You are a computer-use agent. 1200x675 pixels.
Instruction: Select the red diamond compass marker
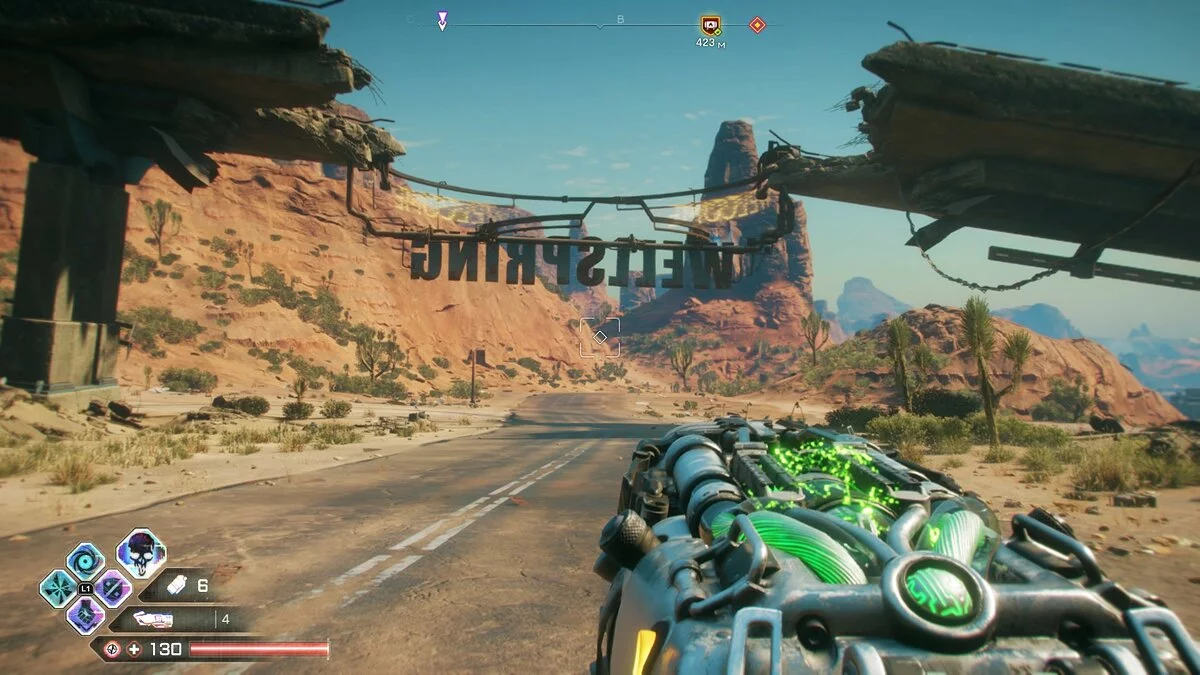click(757, 24)
